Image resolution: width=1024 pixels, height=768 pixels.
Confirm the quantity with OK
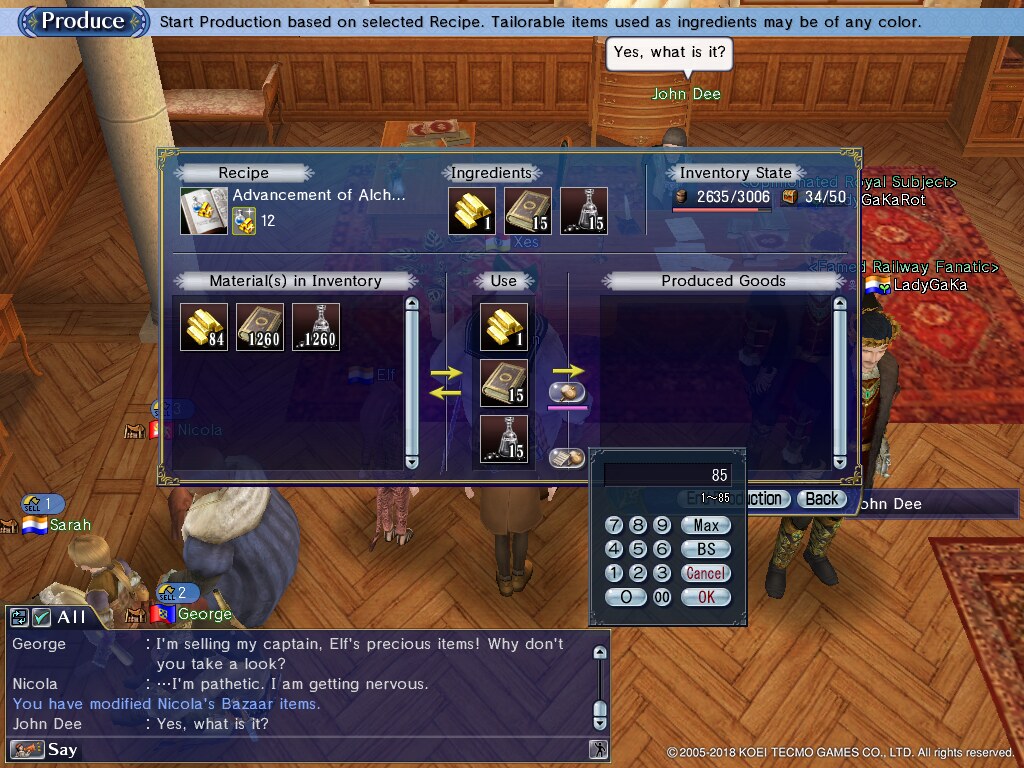point(706,597)
